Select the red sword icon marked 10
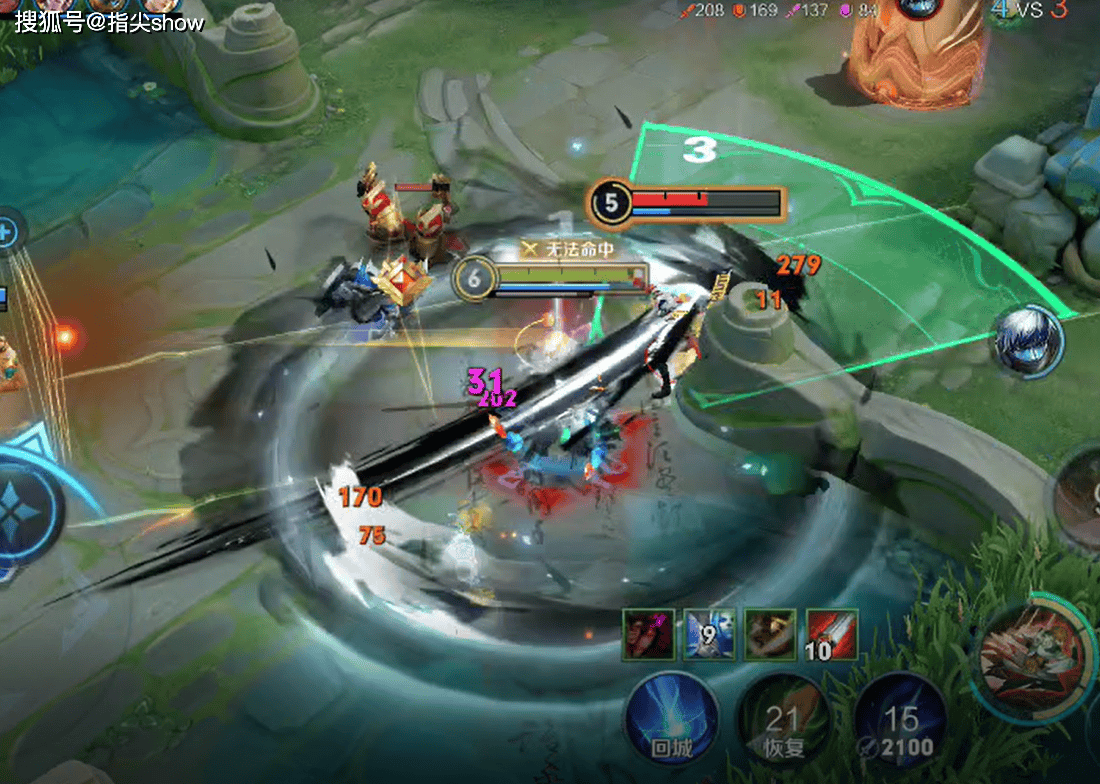 coord(832,635)
